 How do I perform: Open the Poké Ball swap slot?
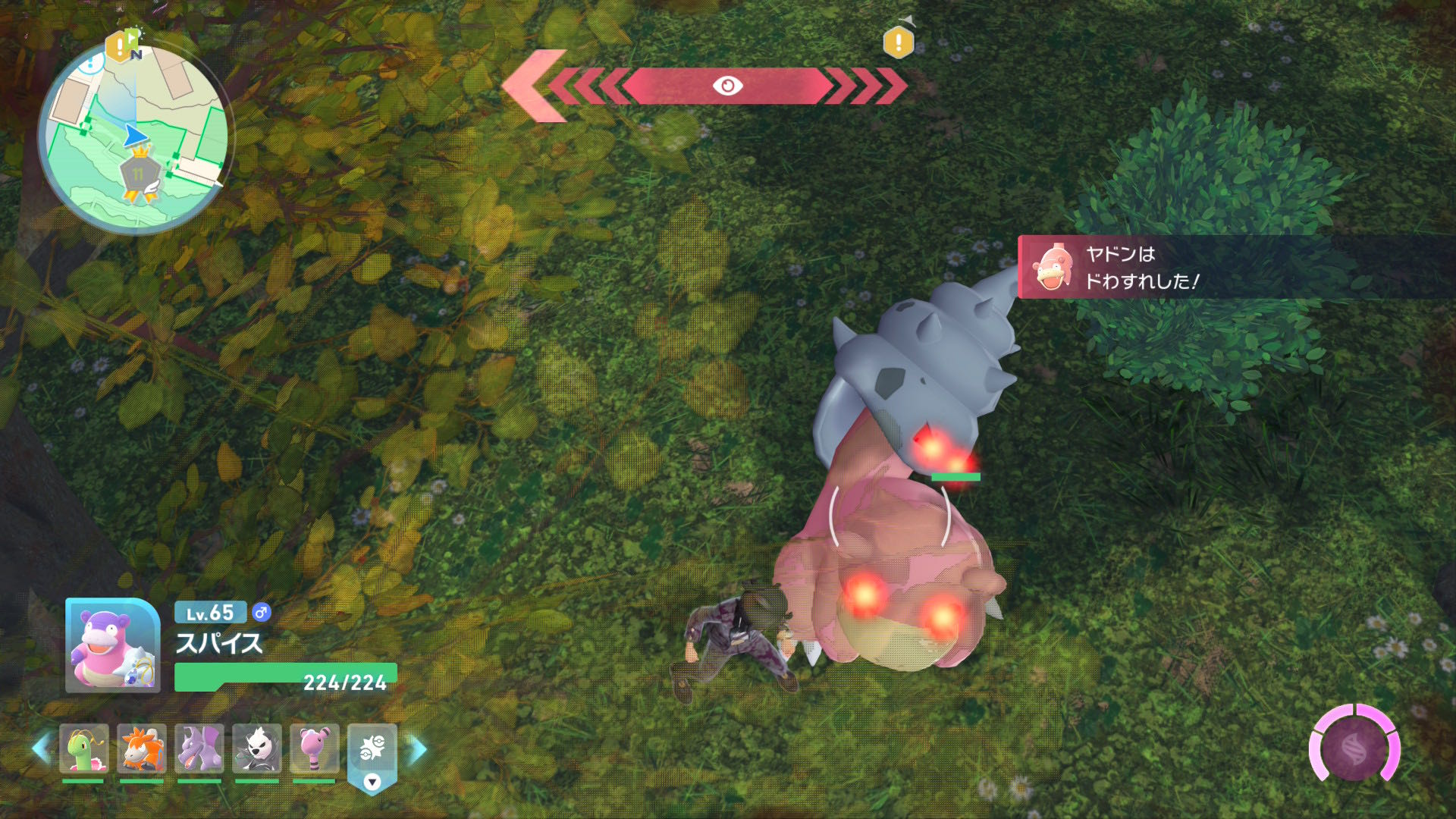click(372, 751)
